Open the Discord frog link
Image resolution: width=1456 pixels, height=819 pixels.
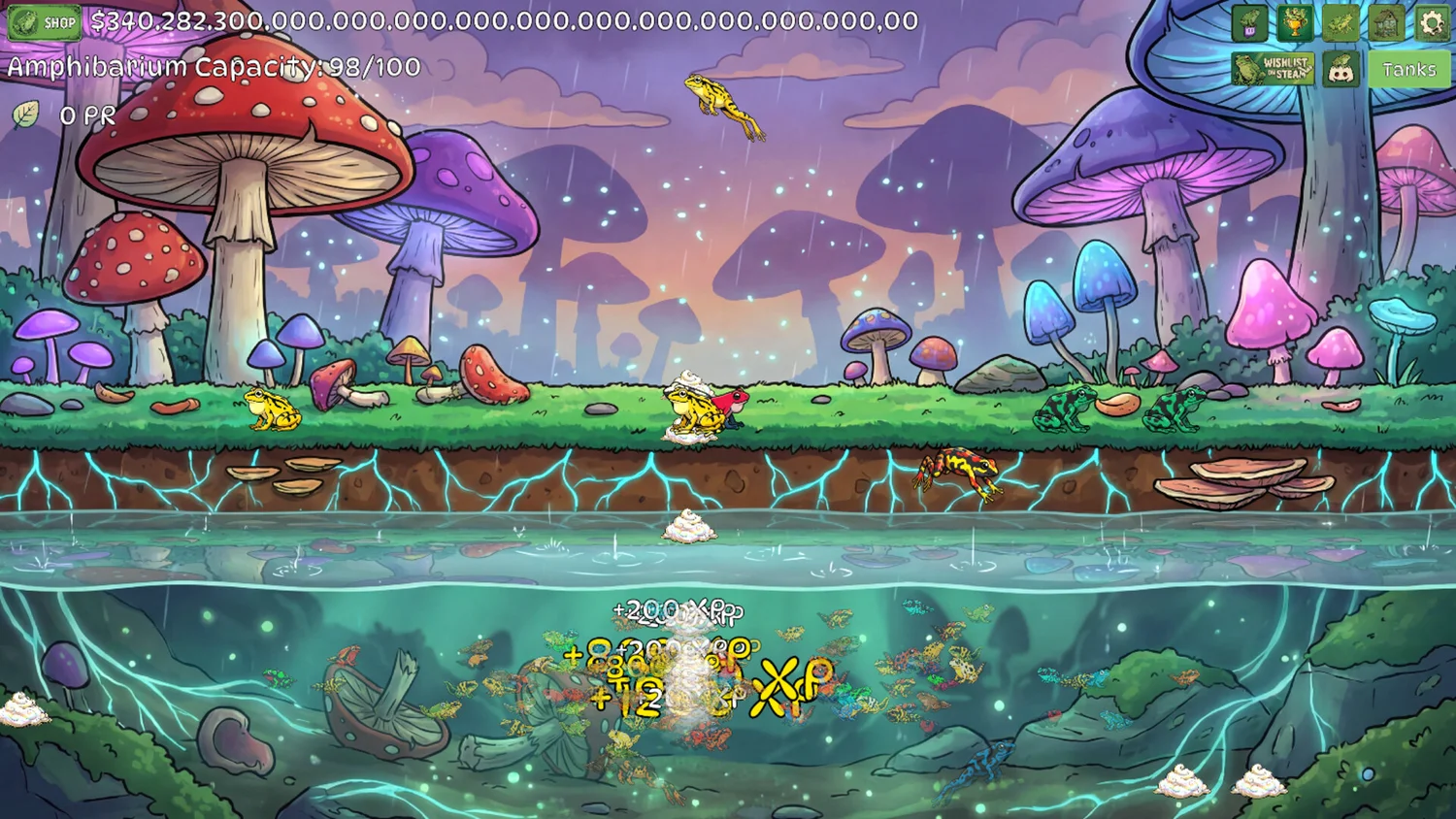pos(1341,69)
